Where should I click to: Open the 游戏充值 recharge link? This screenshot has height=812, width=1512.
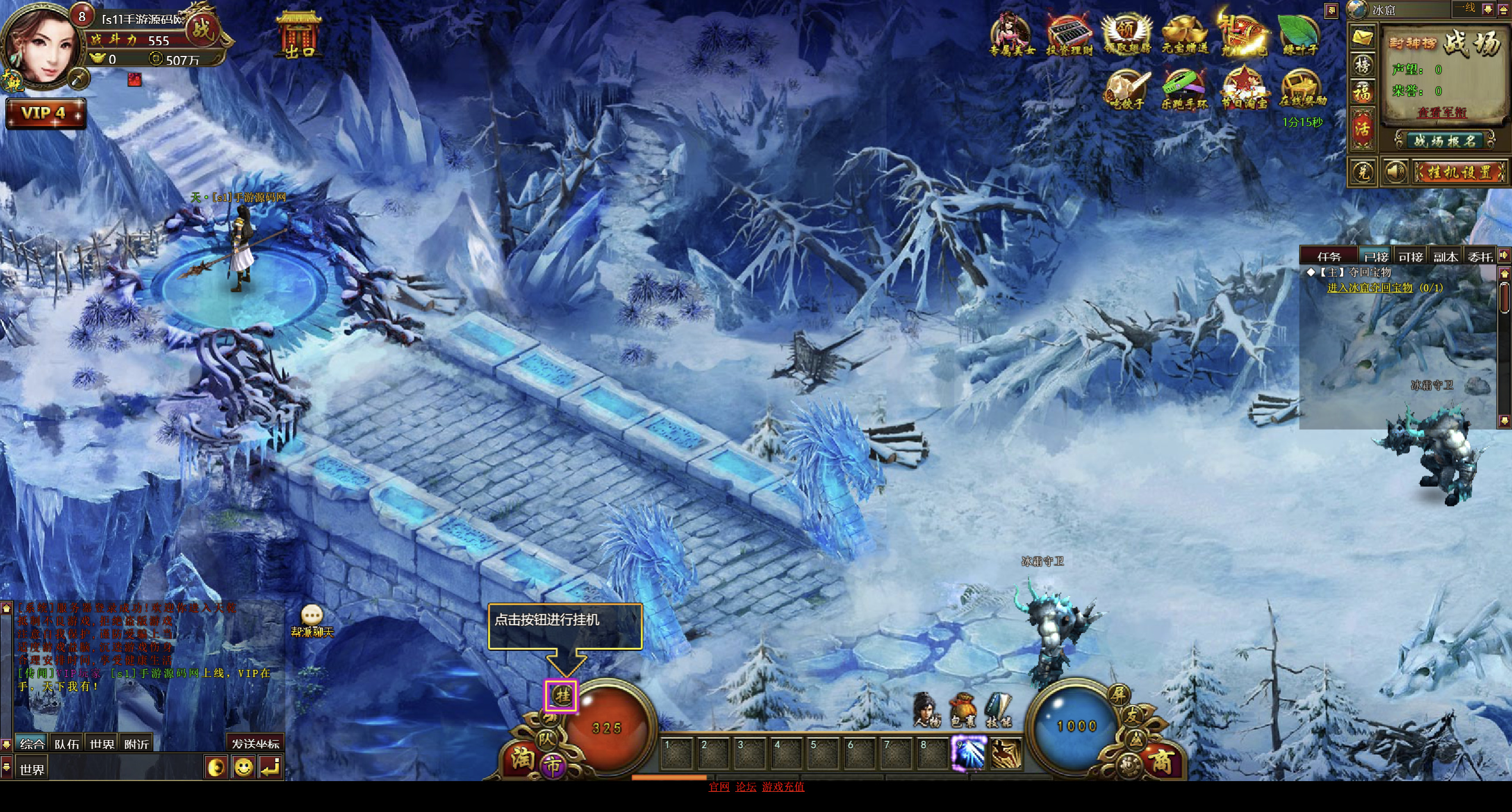(783, 786)
